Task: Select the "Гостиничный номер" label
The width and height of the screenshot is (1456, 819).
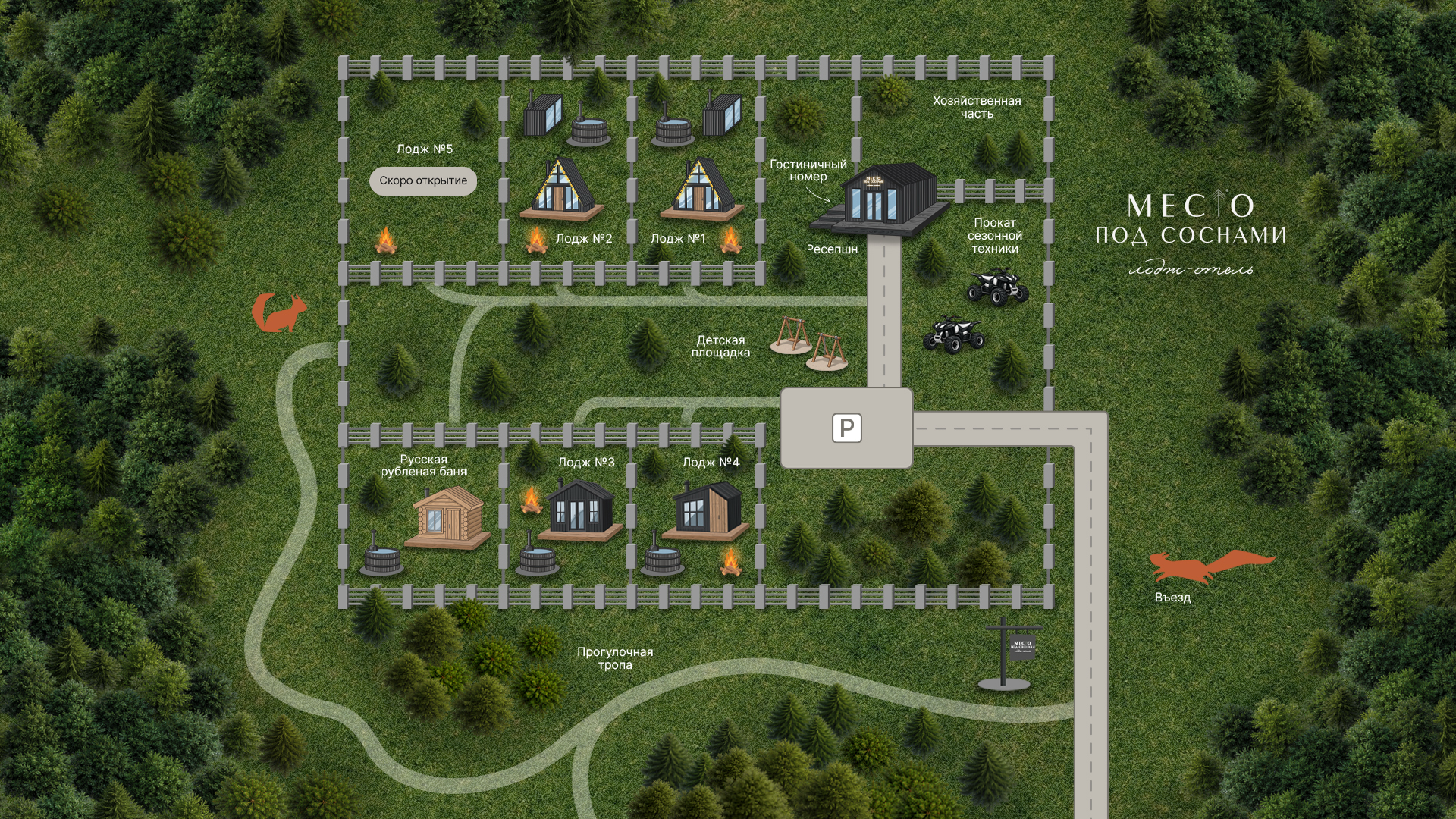Action: 808,171
